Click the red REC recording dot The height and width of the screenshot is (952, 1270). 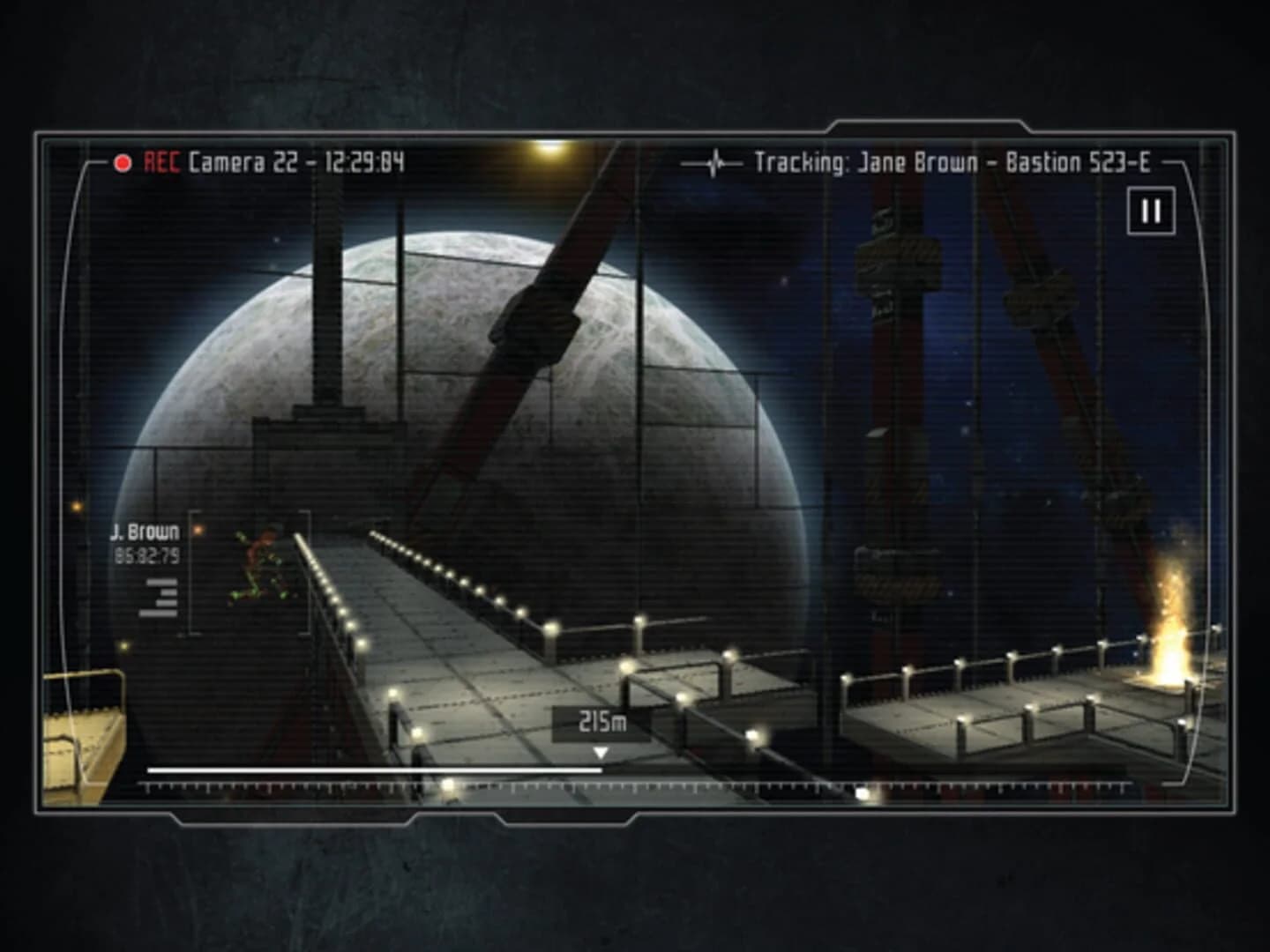pyautogui.click(x=123, y=162)
